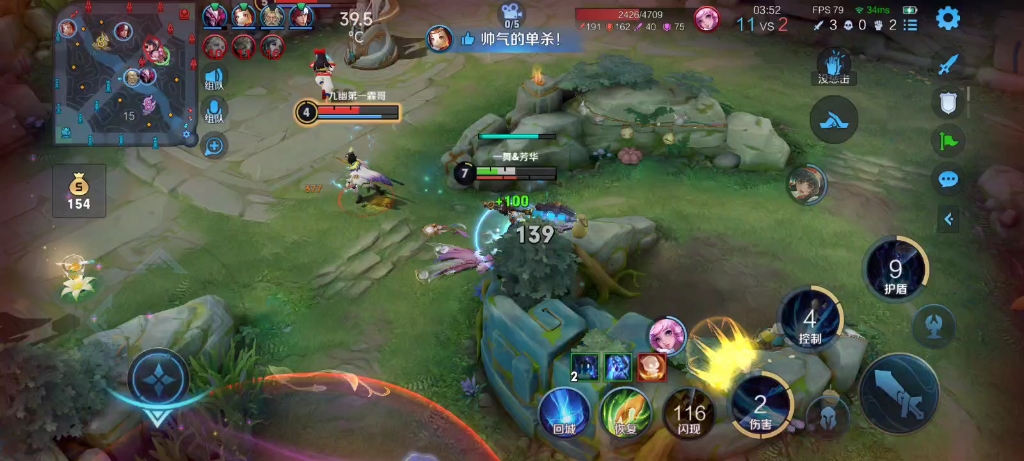1024x461 pixels.
Task: Toggle the 组队 team microphone
Action: [214, 112]
